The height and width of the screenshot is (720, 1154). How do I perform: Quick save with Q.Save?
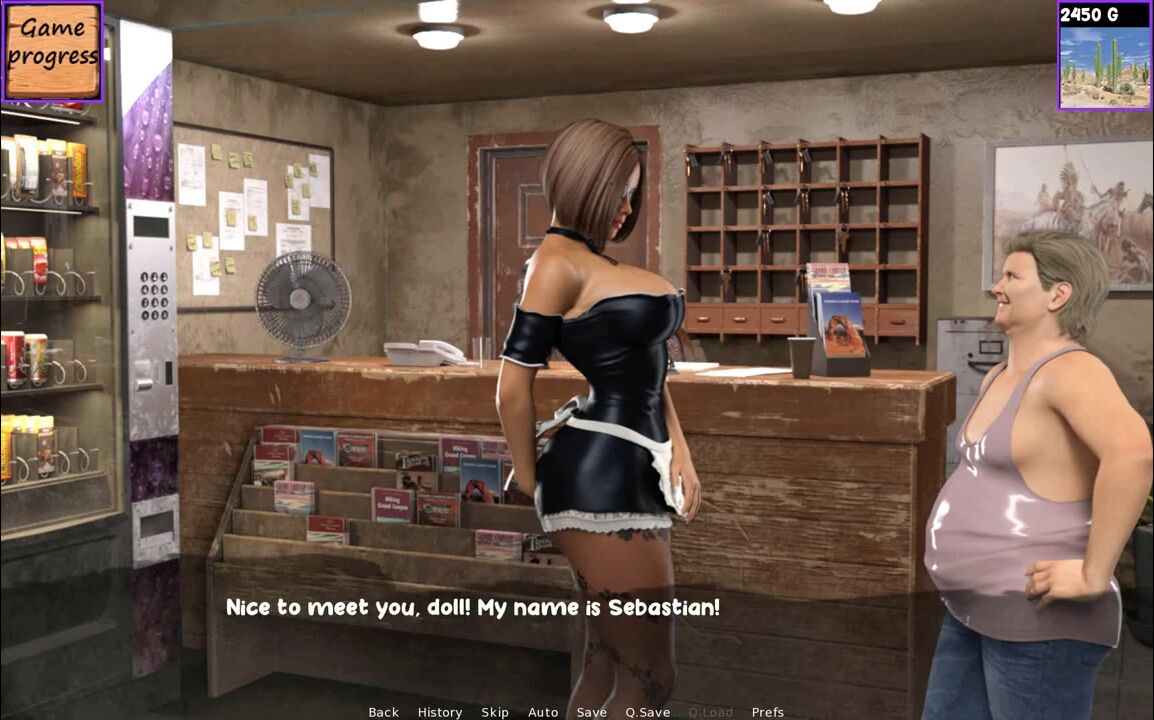pos(648,712)
